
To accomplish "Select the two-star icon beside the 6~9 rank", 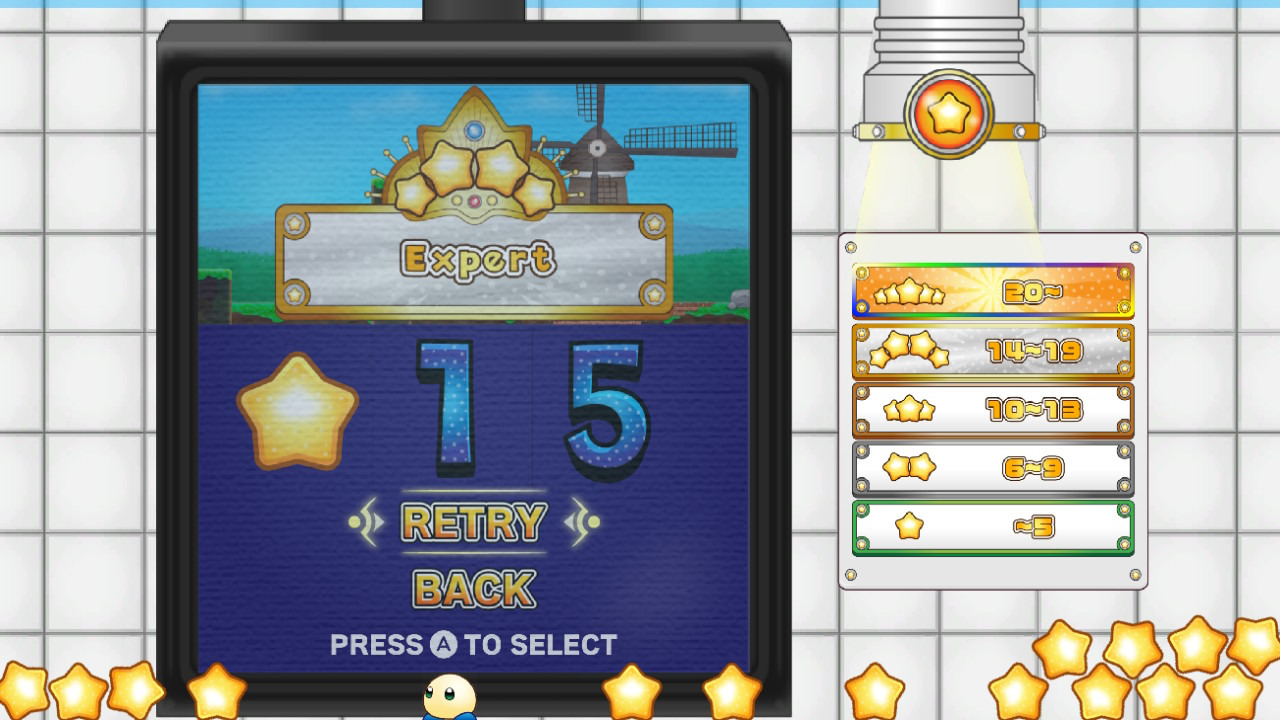I will click(x=908, y=468).
